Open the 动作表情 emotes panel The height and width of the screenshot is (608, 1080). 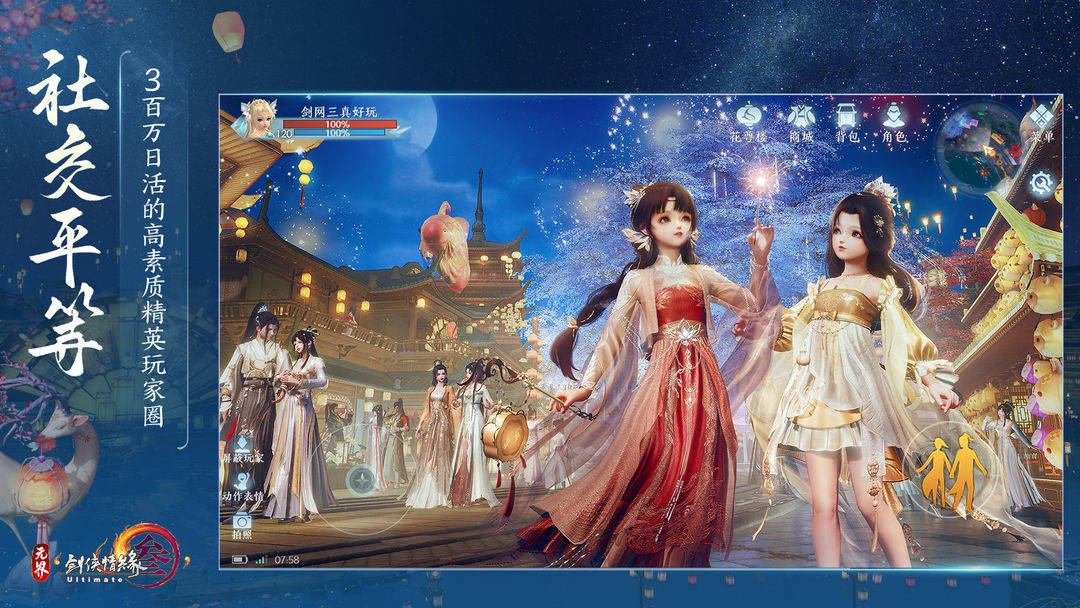click(x=242, y=484)
